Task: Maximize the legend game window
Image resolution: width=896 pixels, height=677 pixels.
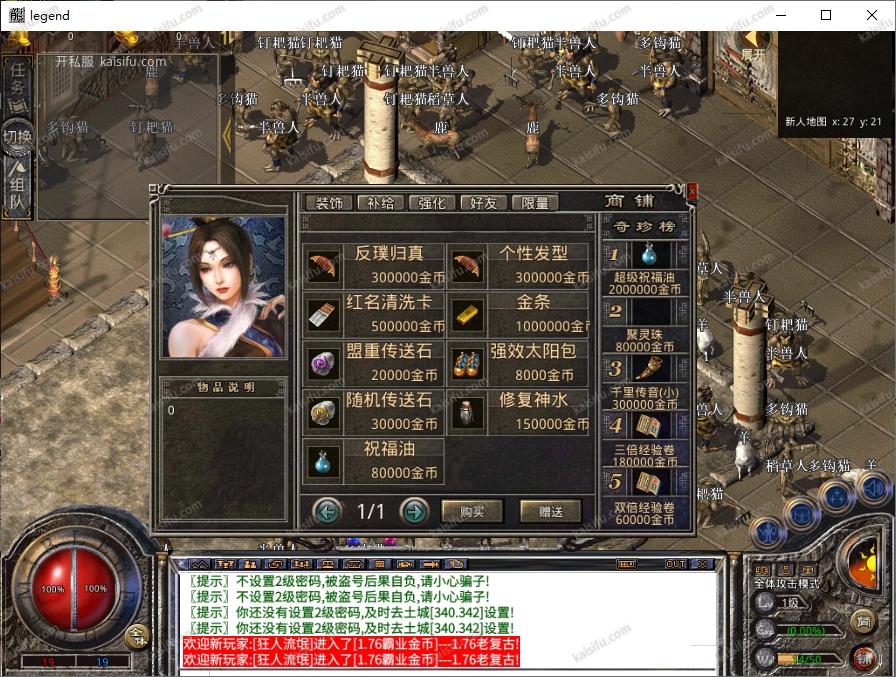Action: (826, 15)
